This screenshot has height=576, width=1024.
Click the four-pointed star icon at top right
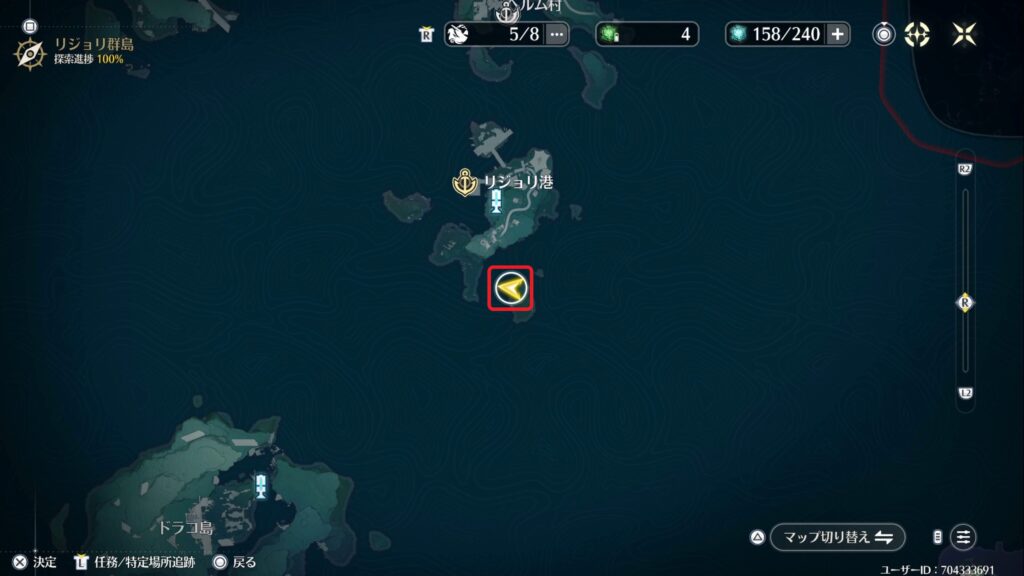(964, 34)
